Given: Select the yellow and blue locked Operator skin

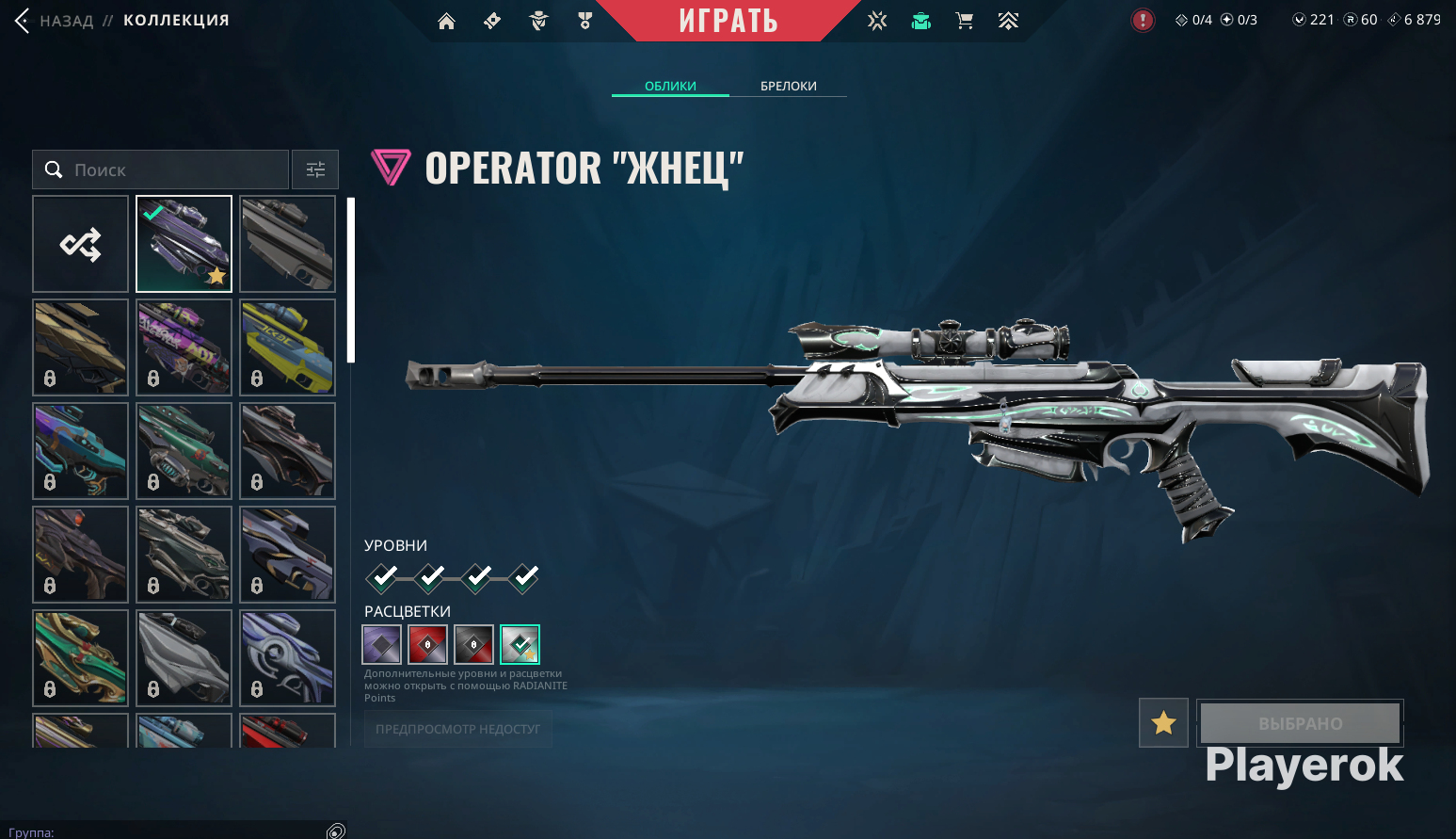Looking at the screenshot, I should 287,347.
